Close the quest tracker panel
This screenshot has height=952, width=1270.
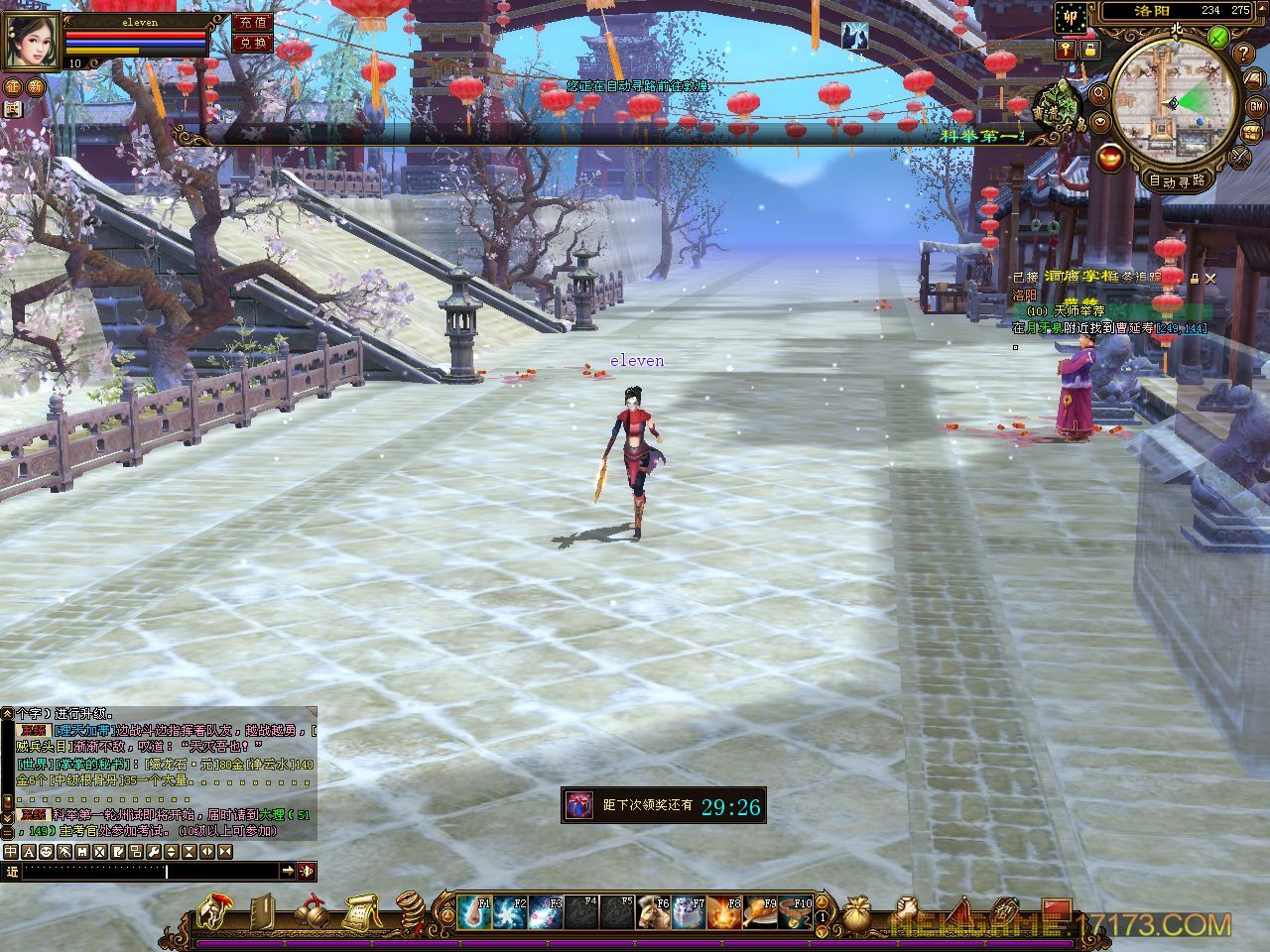[1209, 279]
